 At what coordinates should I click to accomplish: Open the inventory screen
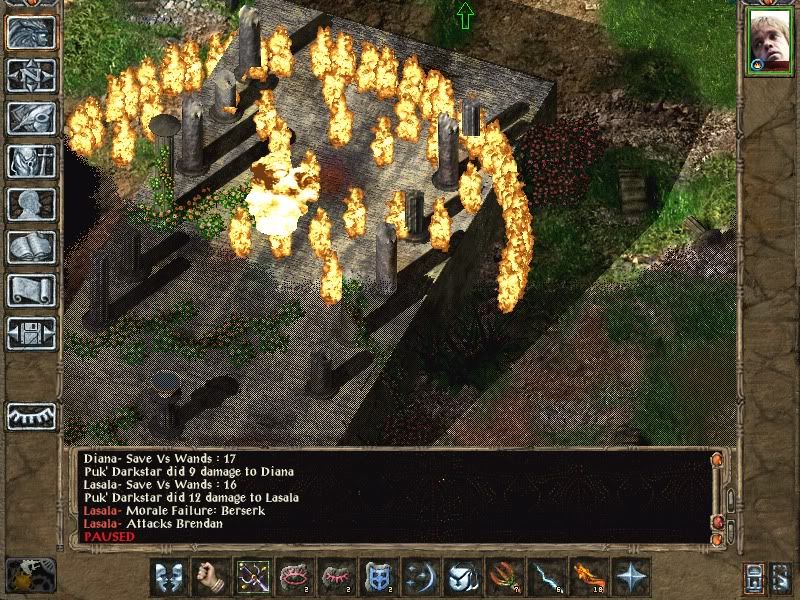pos(31,161)
